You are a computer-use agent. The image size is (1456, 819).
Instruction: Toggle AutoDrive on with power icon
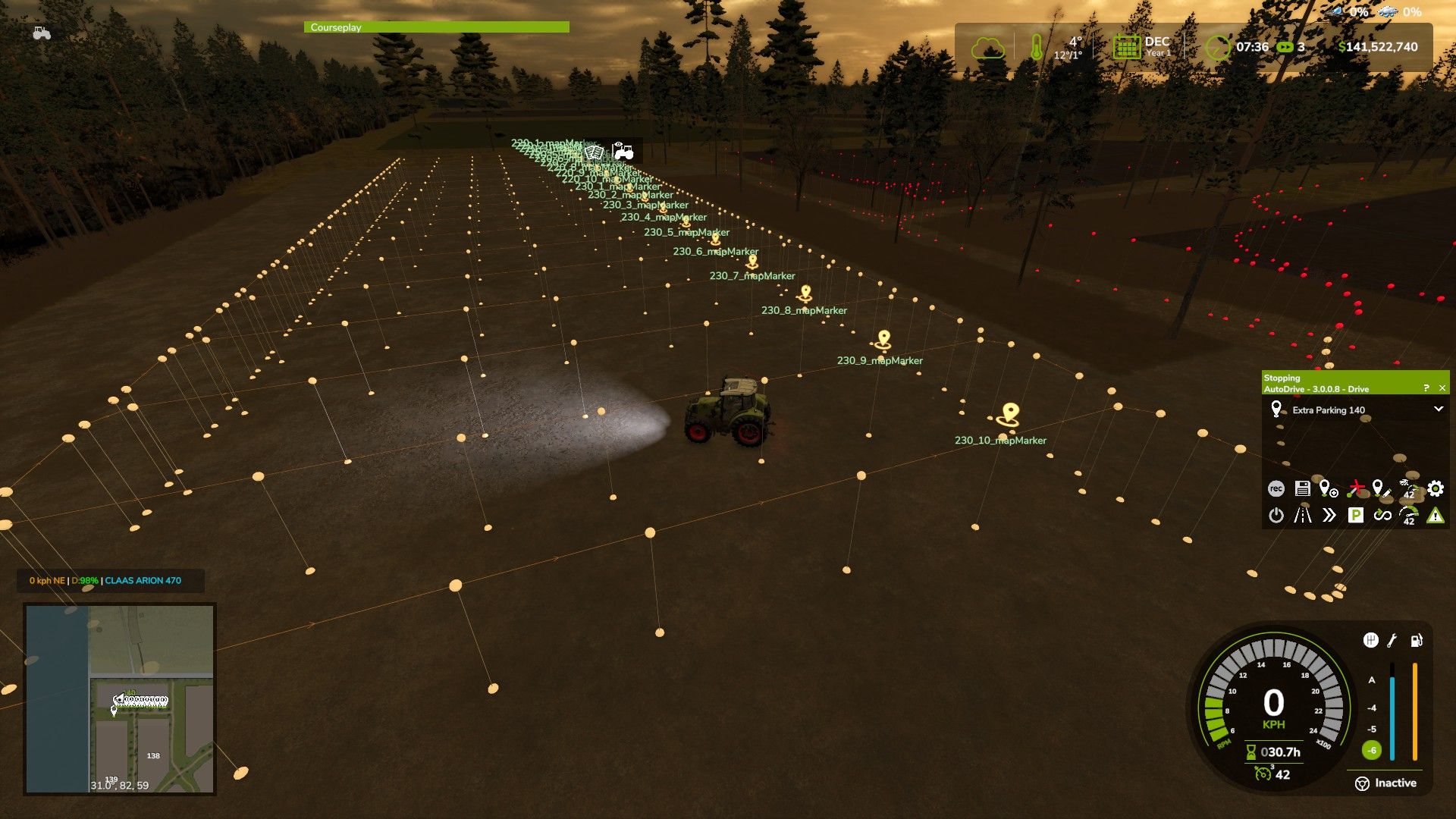1277,516
